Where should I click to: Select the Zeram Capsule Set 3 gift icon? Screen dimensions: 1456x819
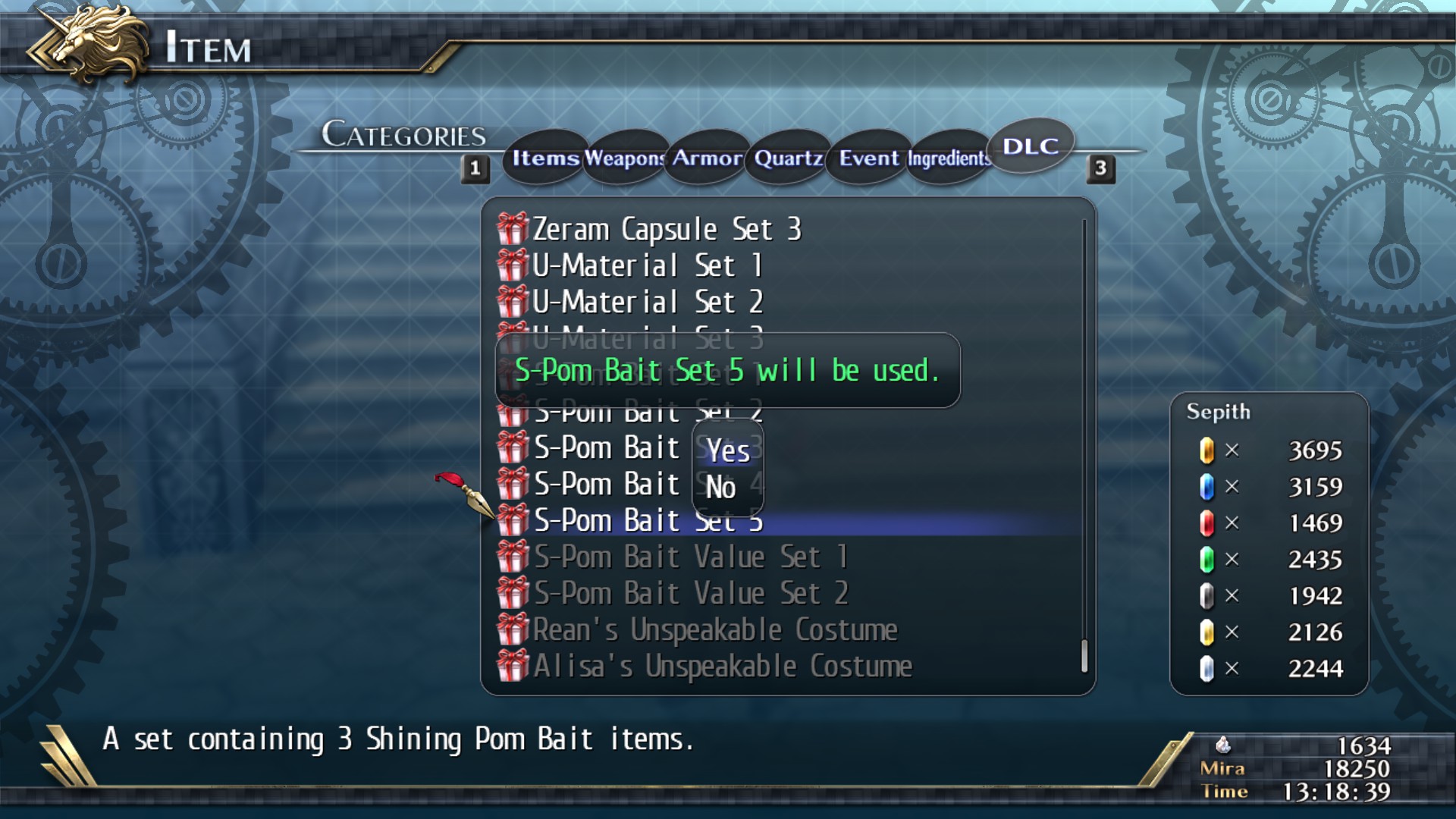pyautogui.click(x=512, y=228)
